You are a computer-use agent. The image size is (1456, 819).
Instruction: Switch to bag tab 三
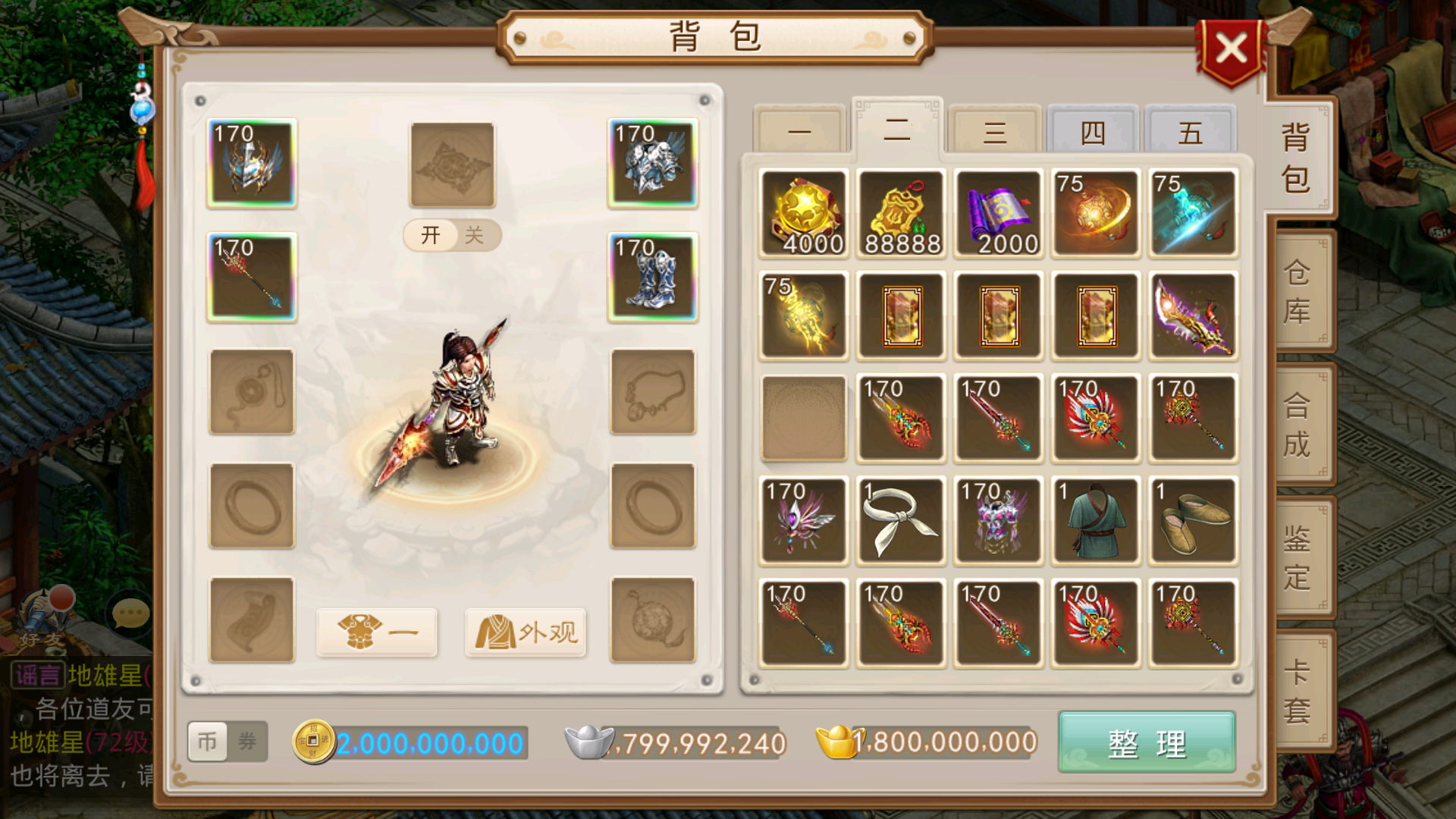click(x=994, y=130)
